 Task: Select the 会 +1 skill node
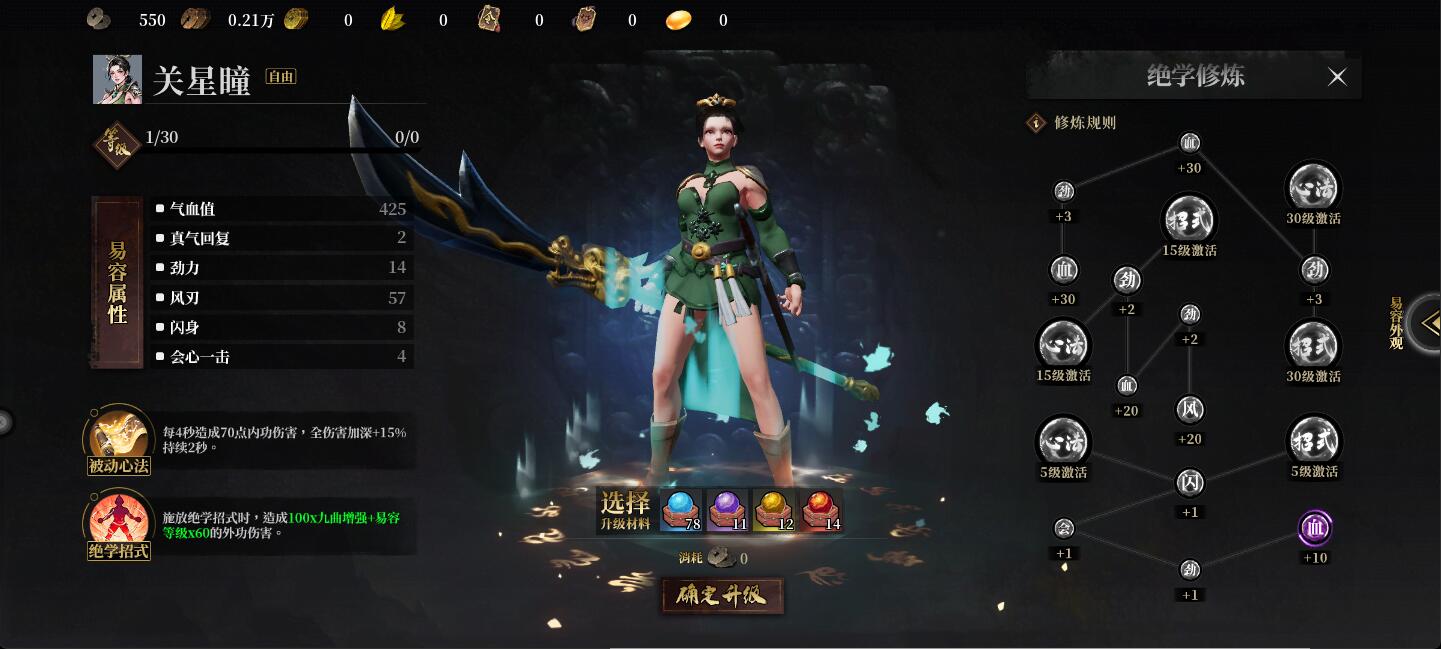click(x=1064, y=528)
